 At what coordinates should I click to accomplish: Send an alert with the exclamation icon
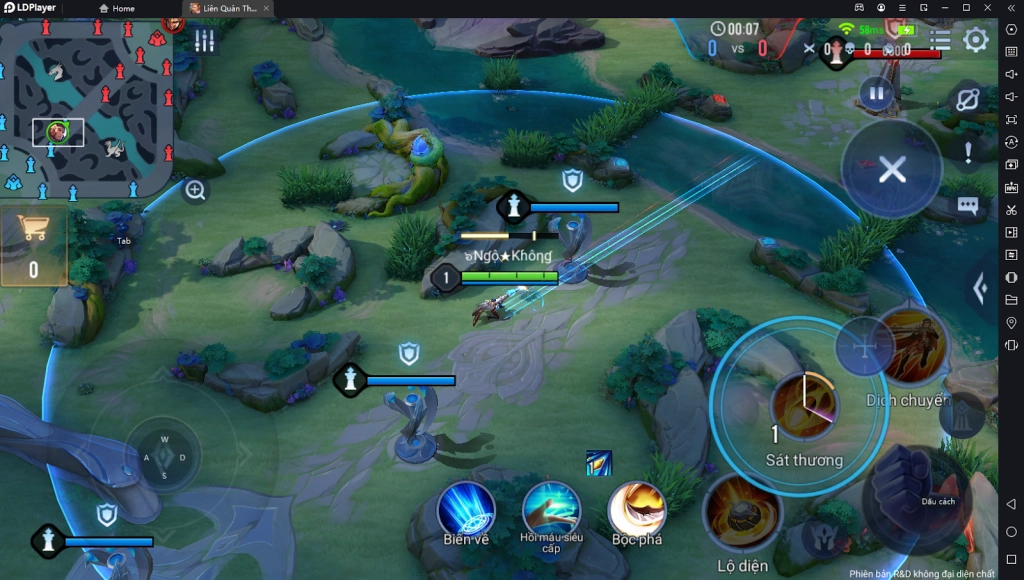click(967, 153)
